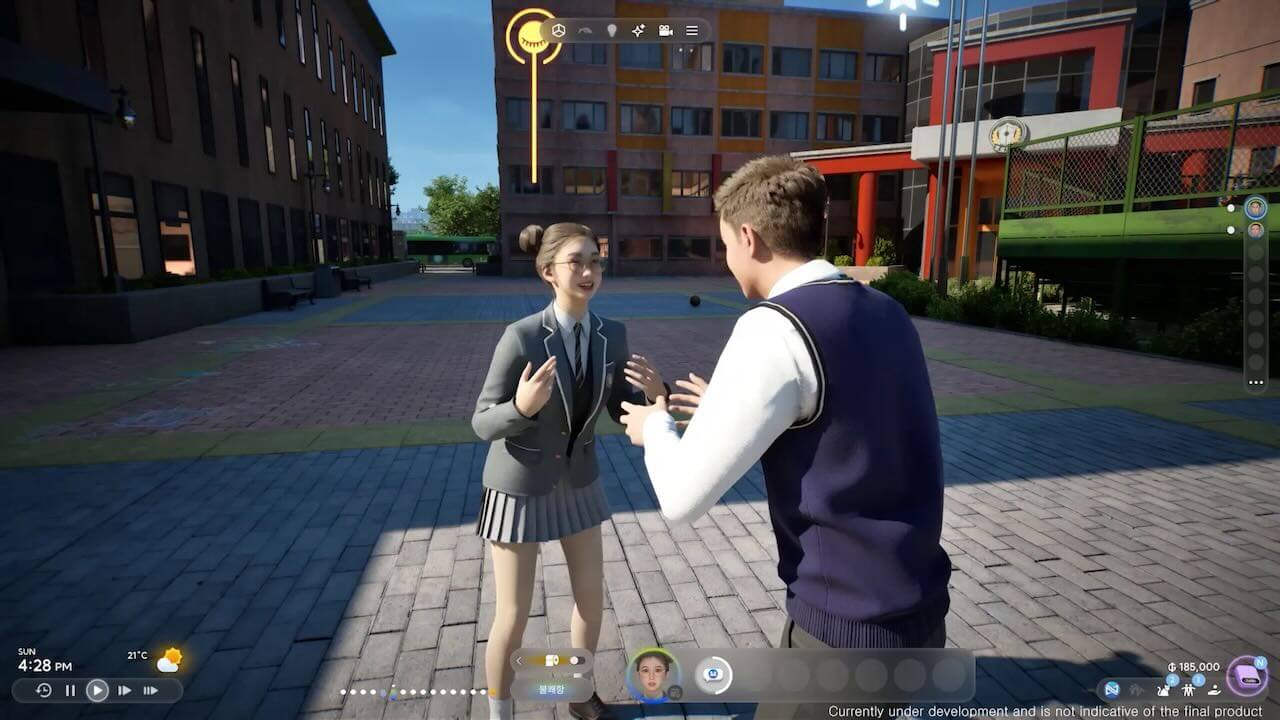Pause the game time
1280x720 pixels.
point(70,690)
